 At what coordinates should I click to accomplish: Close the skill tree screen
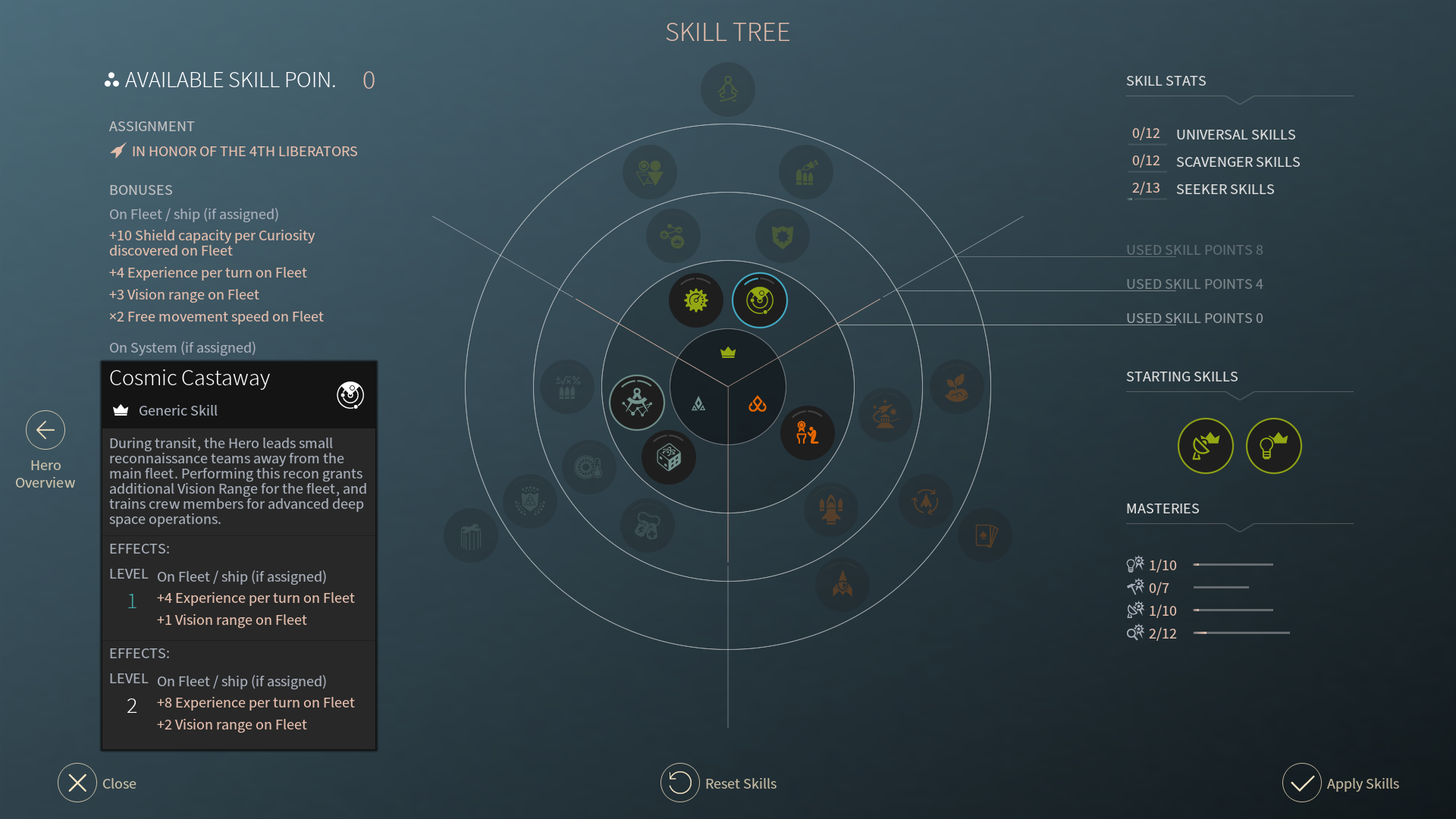pyautogui.click(x=77, y=783)
